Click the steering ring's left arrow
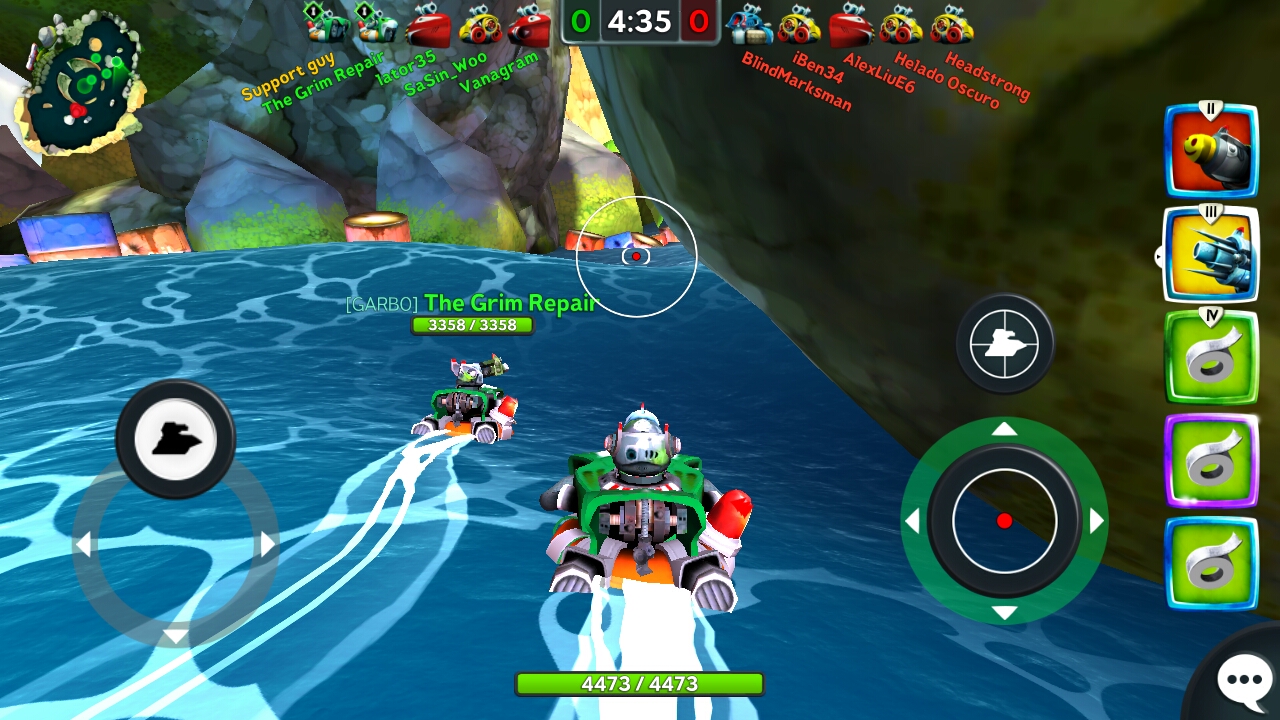This screenshot has width=1280, height=720. (x=83, y=545)
